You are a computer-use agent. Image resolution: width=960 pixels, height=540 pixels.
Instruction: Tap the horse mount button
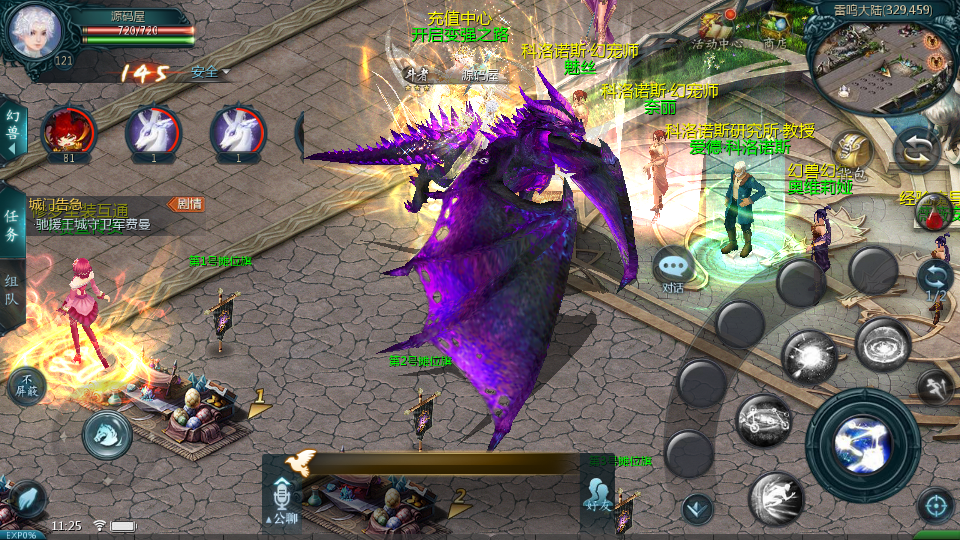107,435
